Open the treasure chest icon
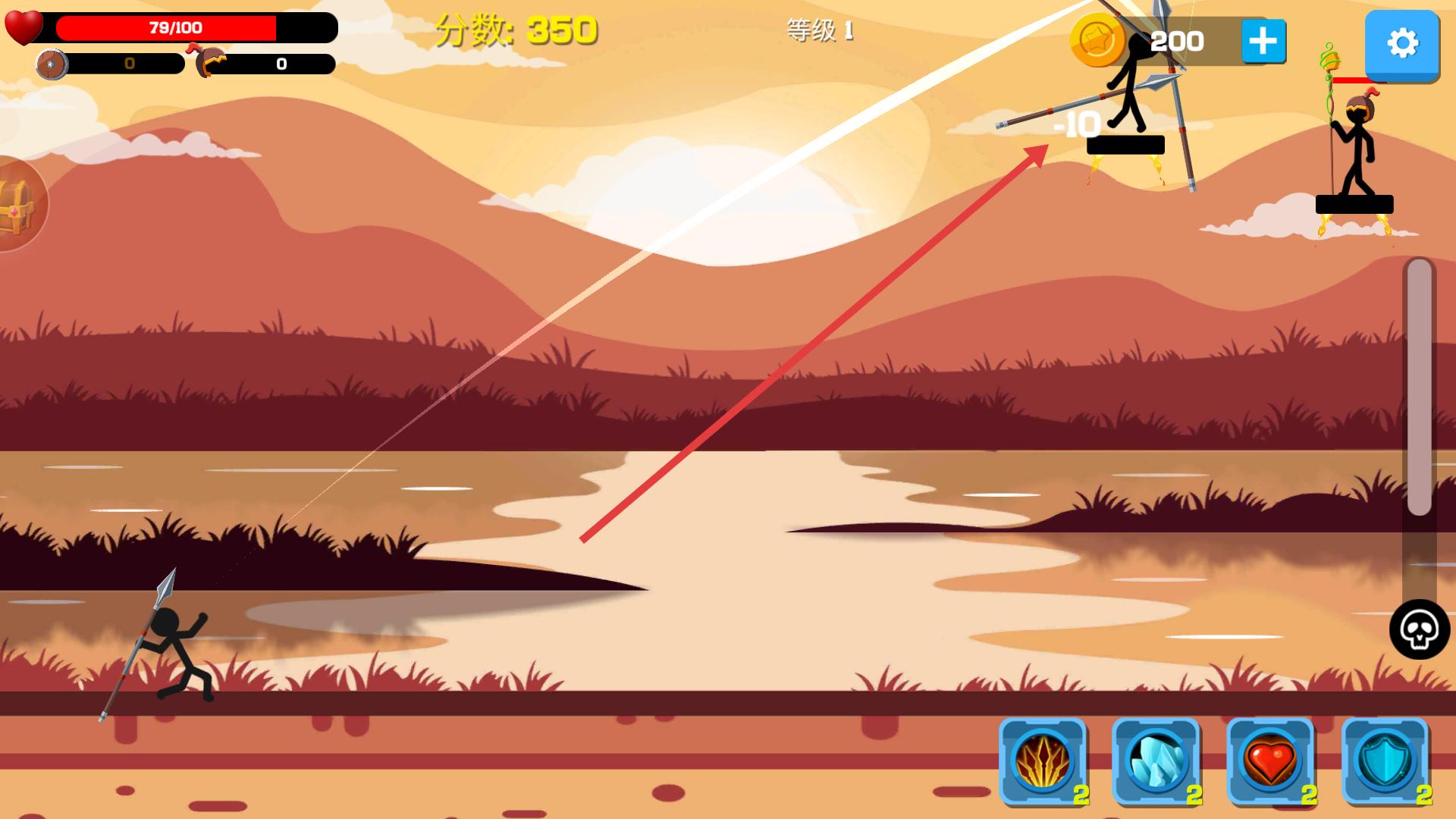 [x=17, y=203]
